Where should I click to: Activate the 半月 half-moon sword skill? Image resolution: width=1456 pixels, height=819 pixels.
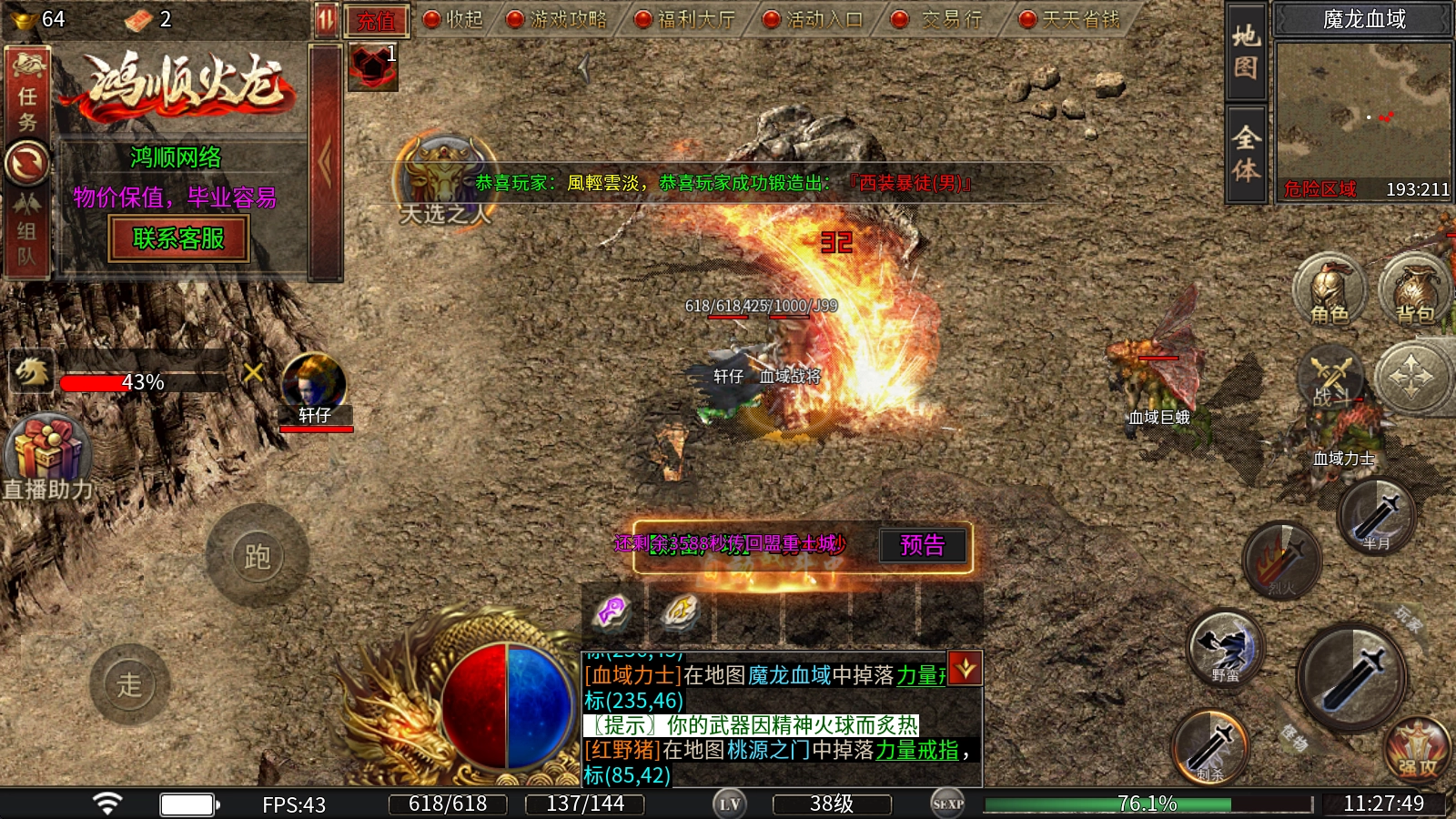point(1376,517)
